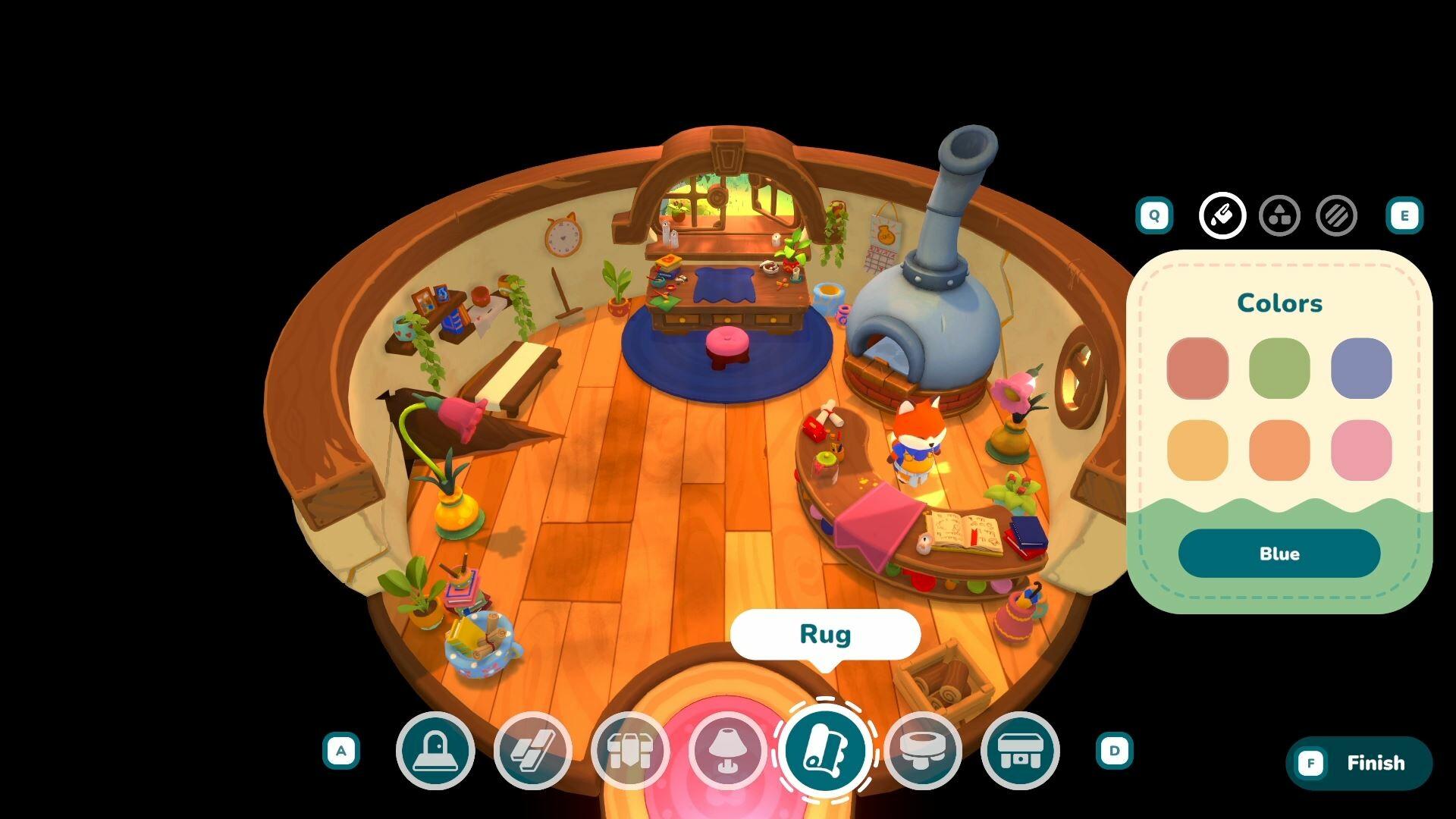Choose the red color swatch

[1197, 369]
